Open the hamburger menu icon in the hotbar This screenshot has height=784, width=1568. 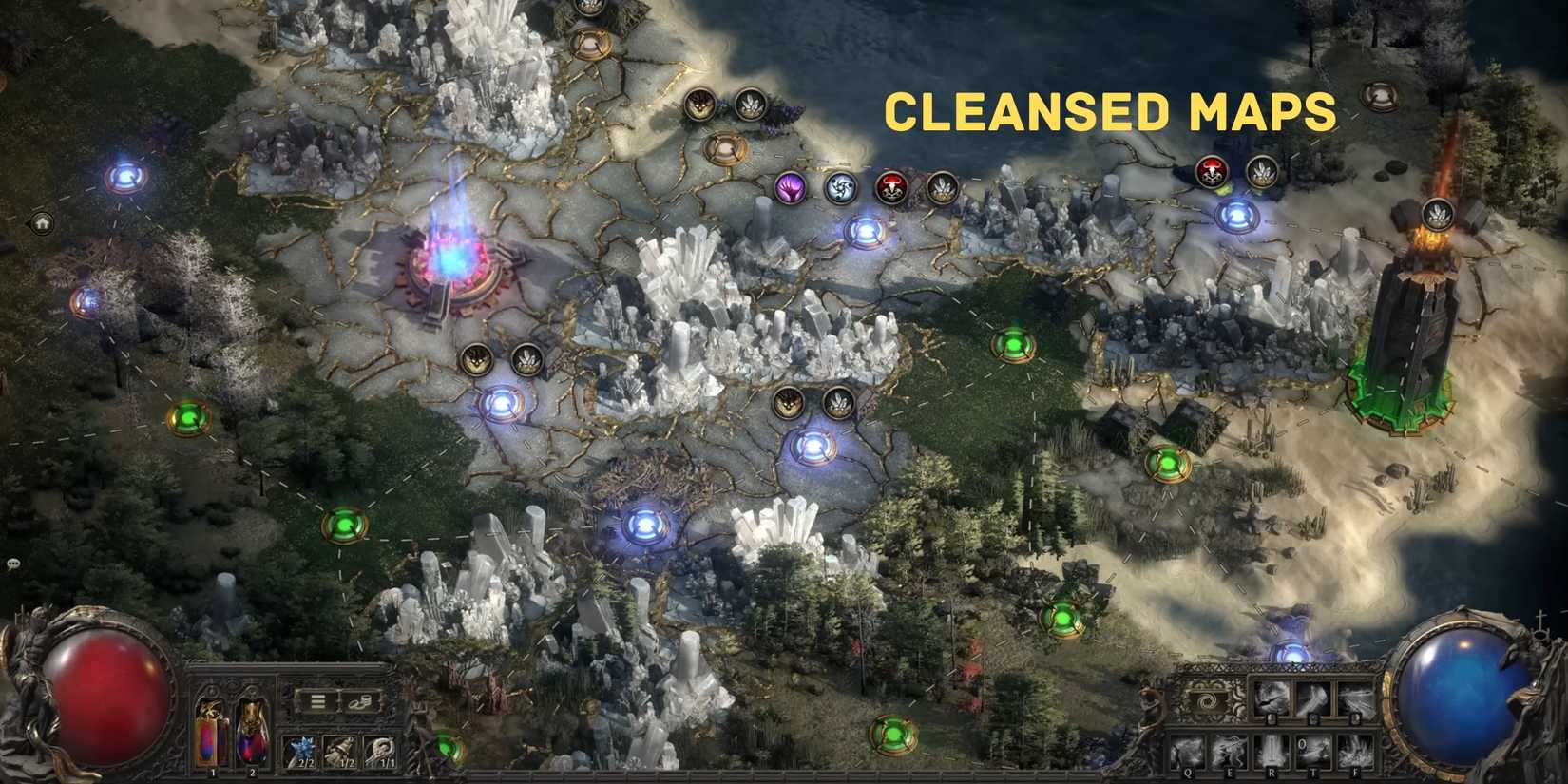tap(318, 701)
